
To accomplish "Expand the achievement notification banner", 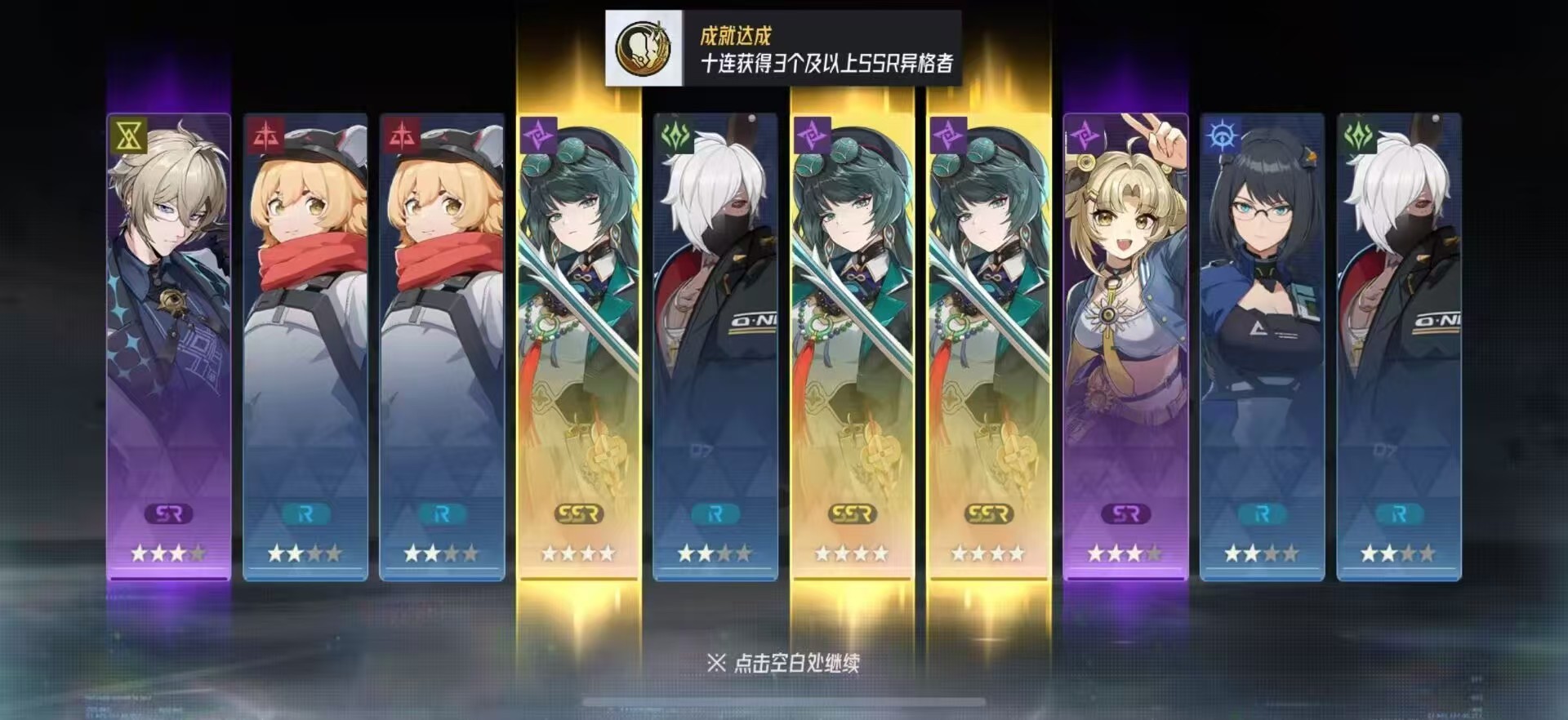I will (x=784, y=45).
